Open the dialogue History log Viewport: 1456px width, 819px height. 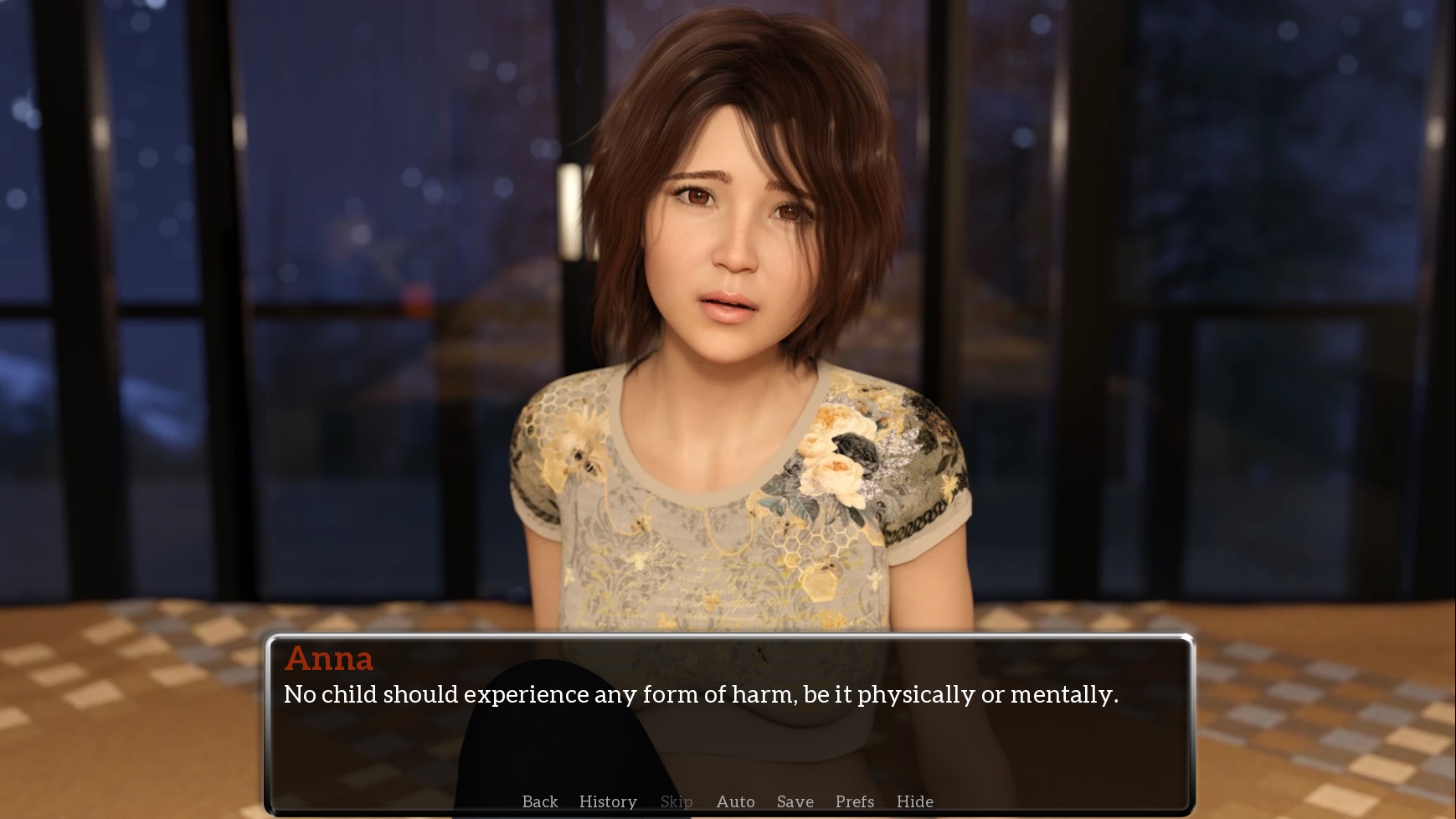608,801
